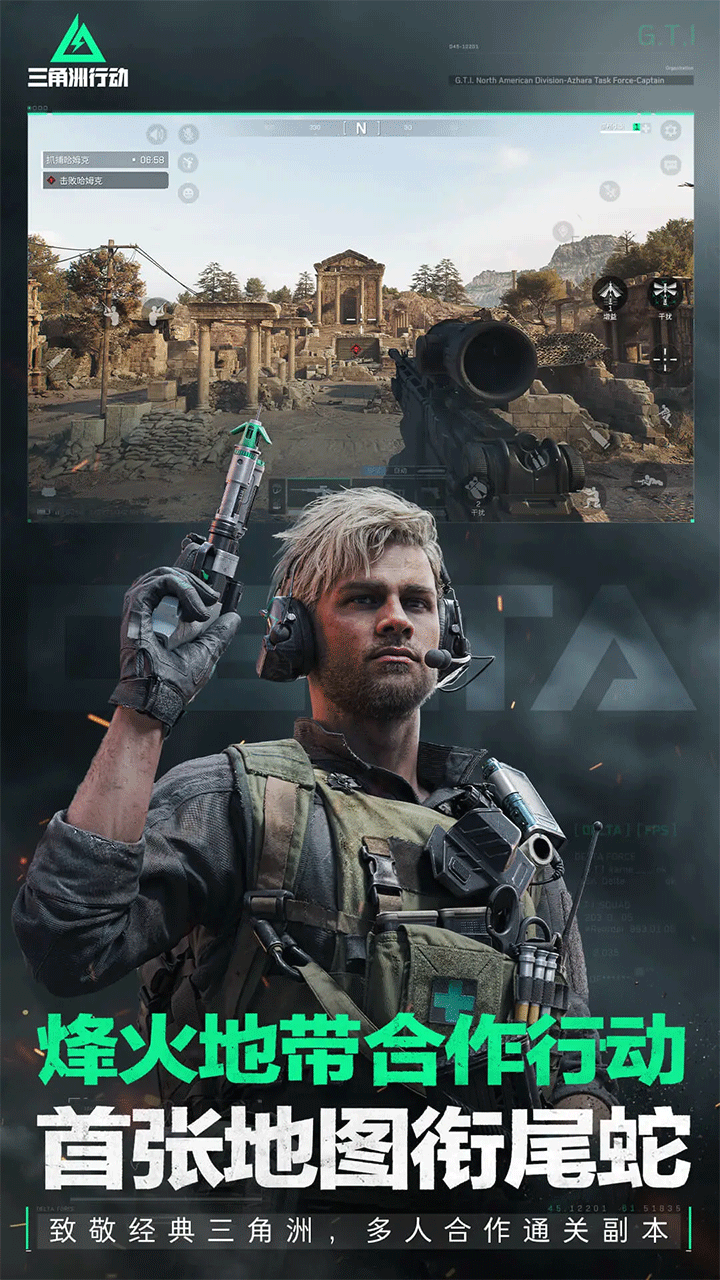This screenshot has width=720, height=1280.
Task: Open the emoji emote button
Action: coord(187,193)
